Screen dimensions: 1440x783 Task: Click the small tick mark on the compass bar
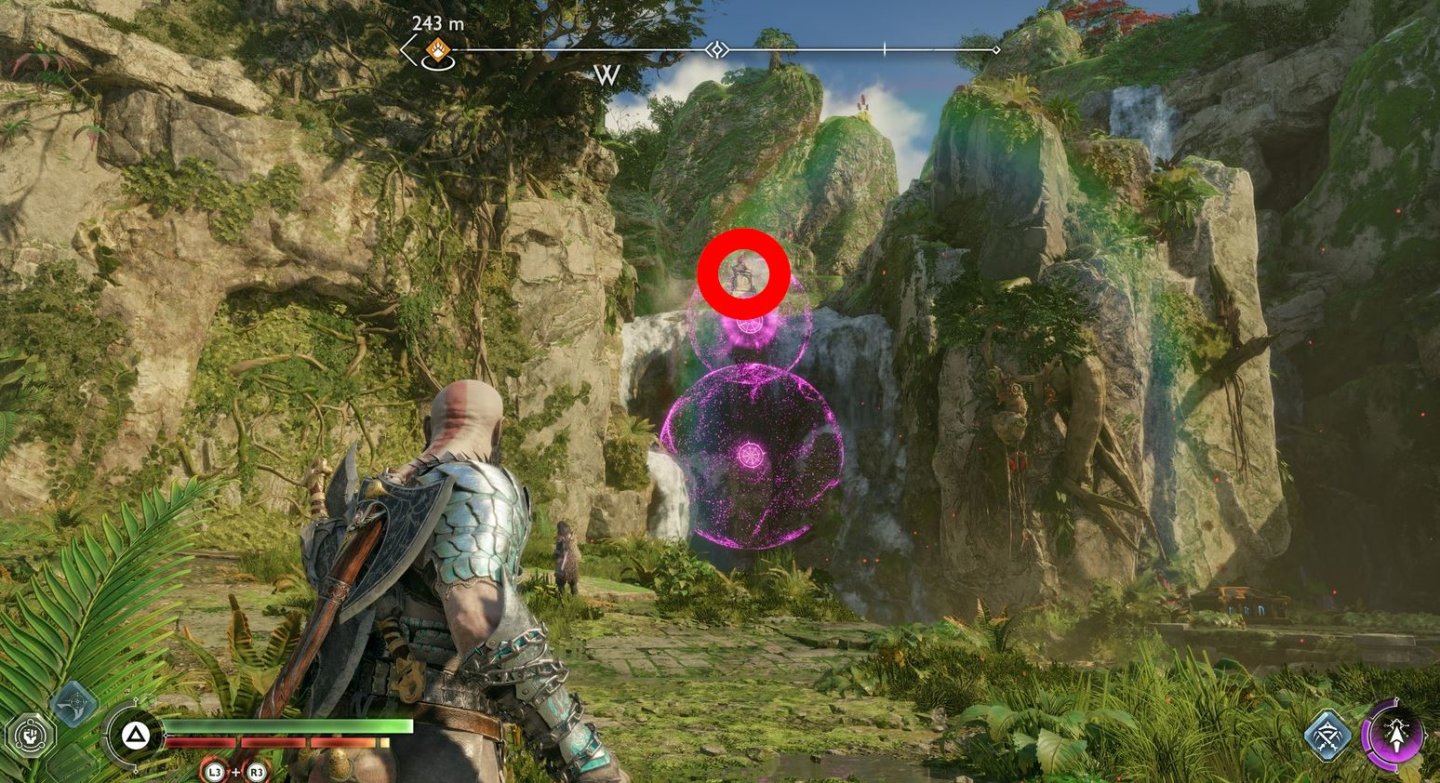883,48
